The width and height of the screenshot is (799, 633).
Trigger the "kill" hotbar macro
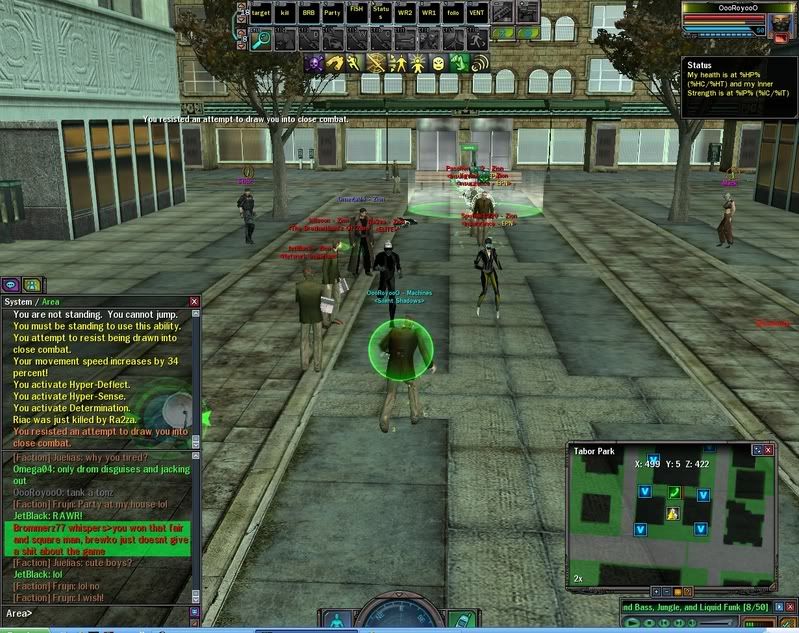286,13
